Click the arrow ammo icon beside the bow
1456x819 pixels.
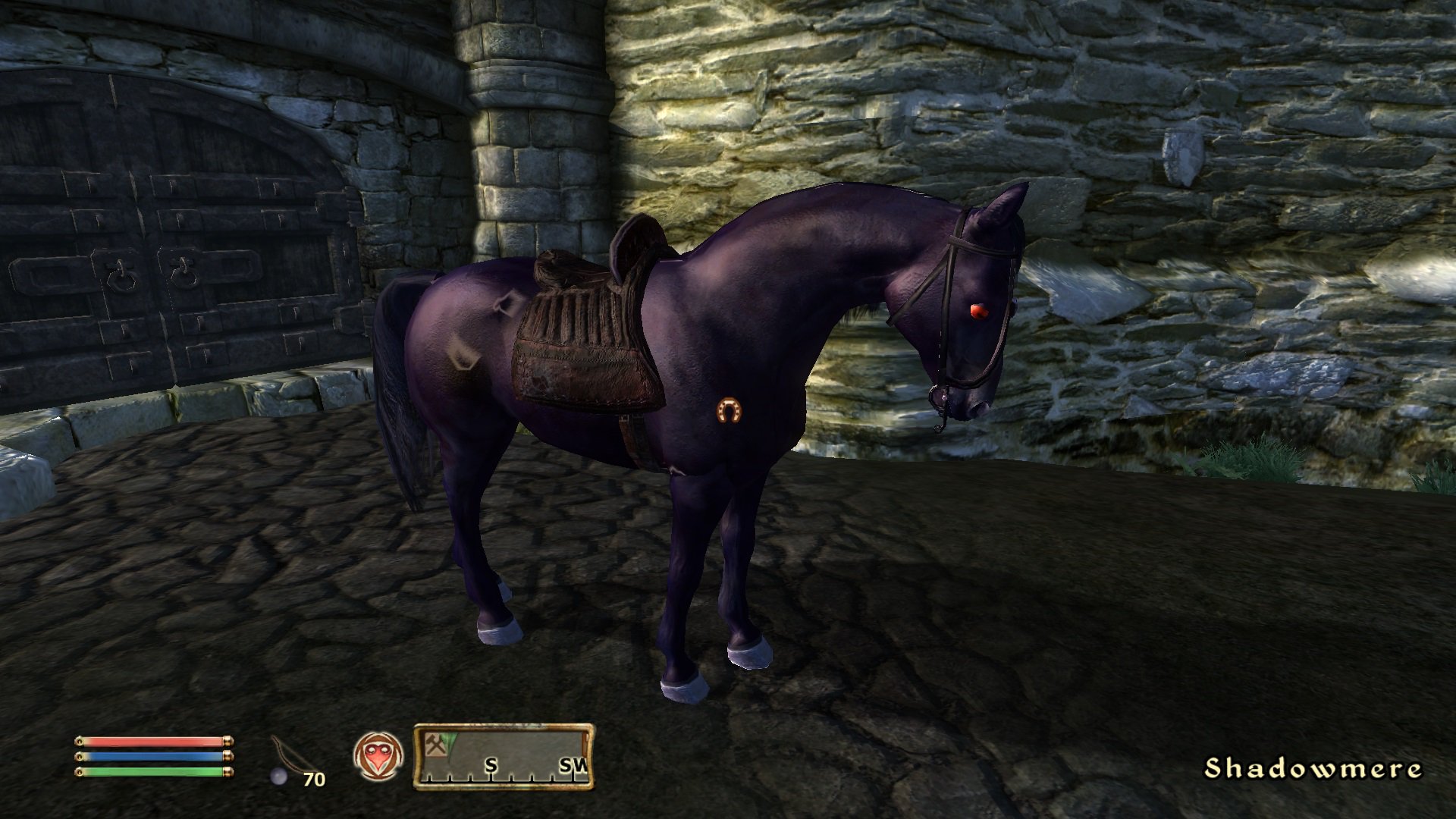278,776
